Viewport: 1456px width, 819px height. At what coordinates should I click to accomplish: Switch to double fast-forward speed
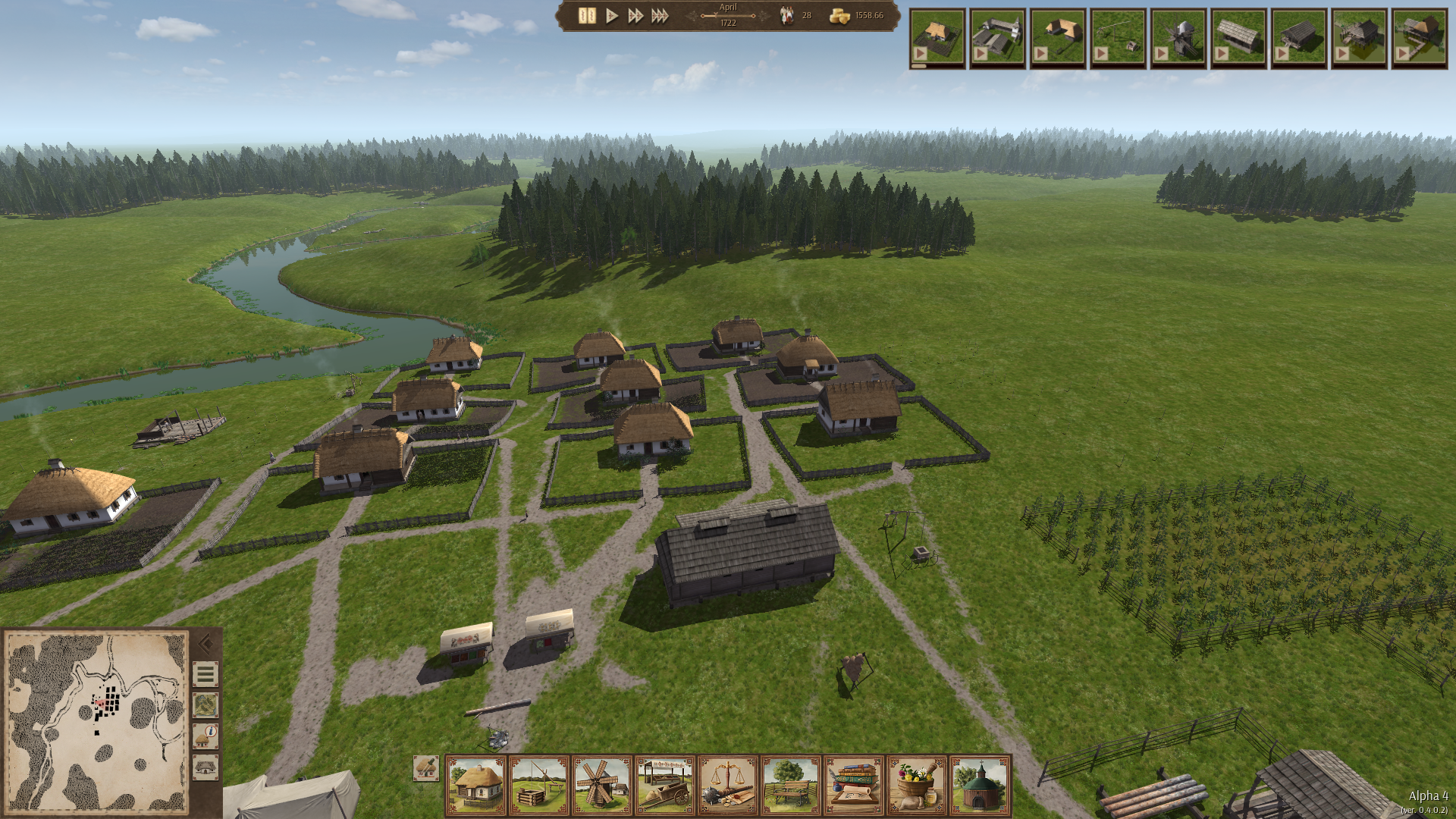coord(635,16)
